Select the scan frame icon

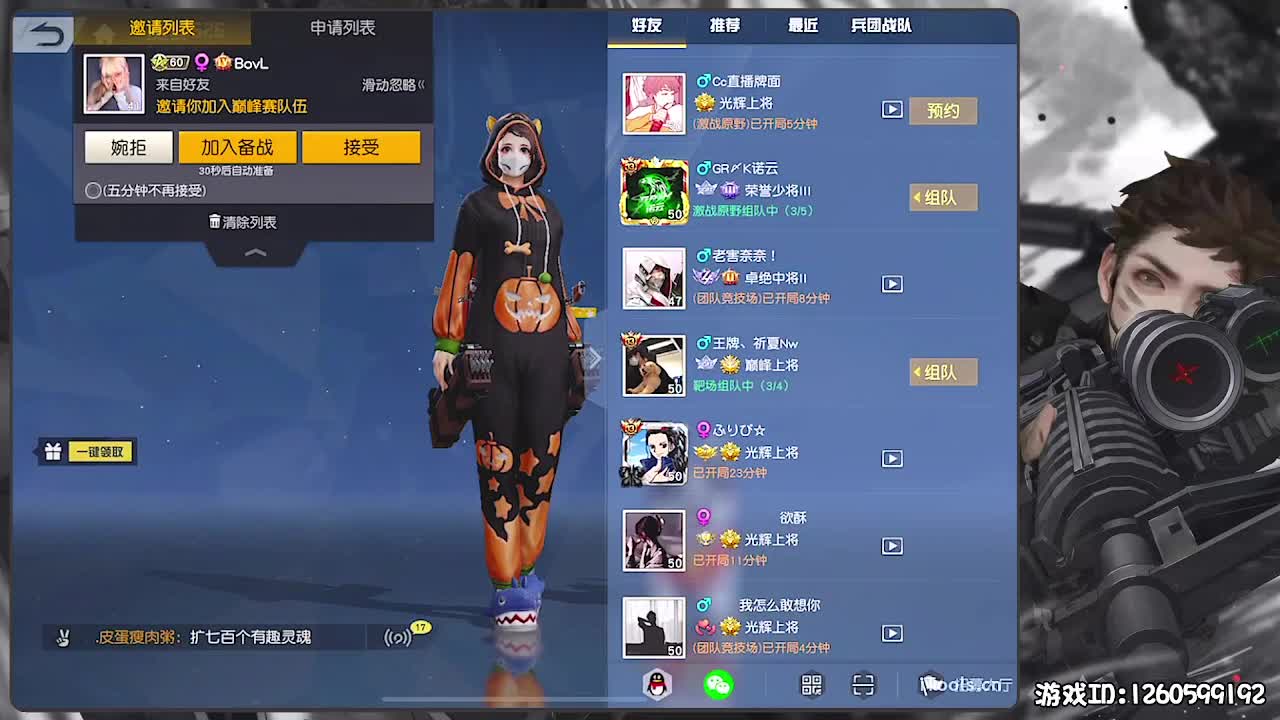[x=862, y=686]
